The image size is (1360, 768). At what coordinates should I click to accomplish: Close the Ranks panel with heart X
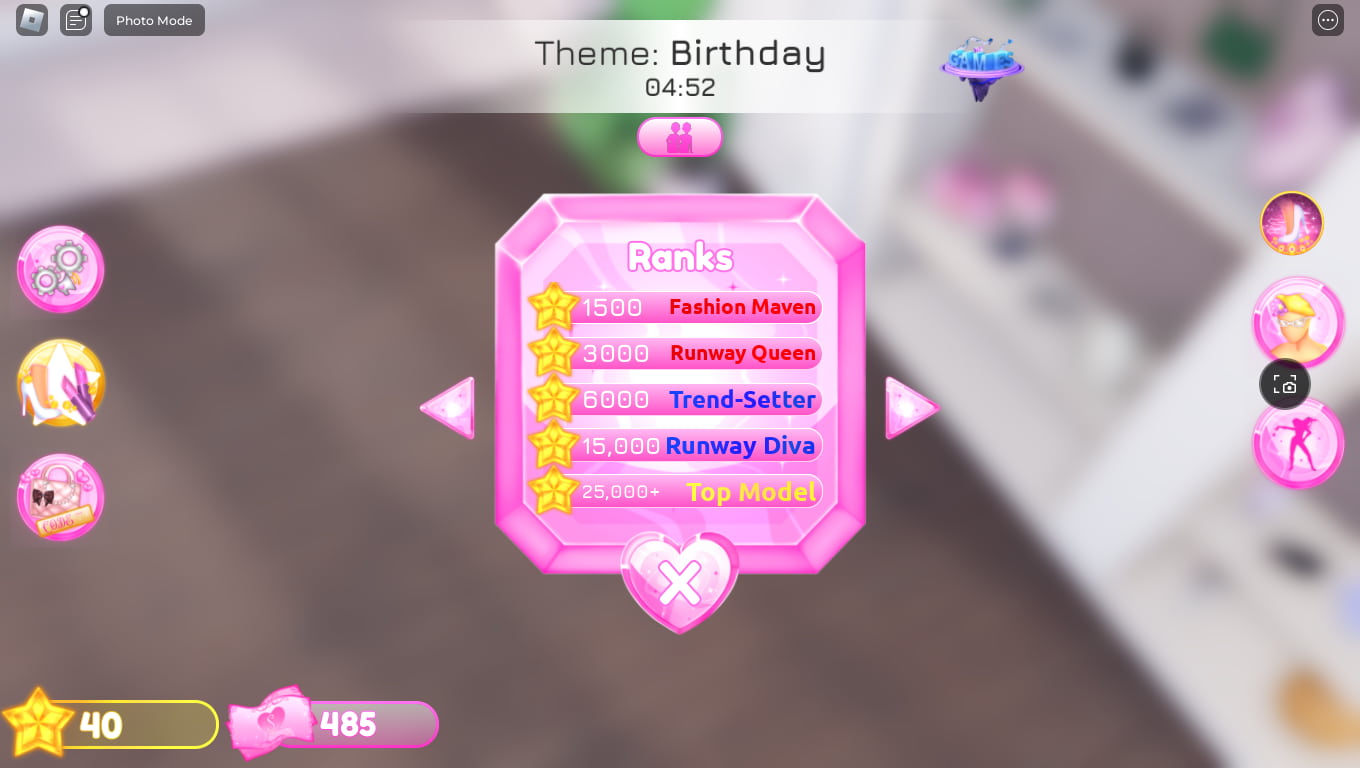click(680, 582)
